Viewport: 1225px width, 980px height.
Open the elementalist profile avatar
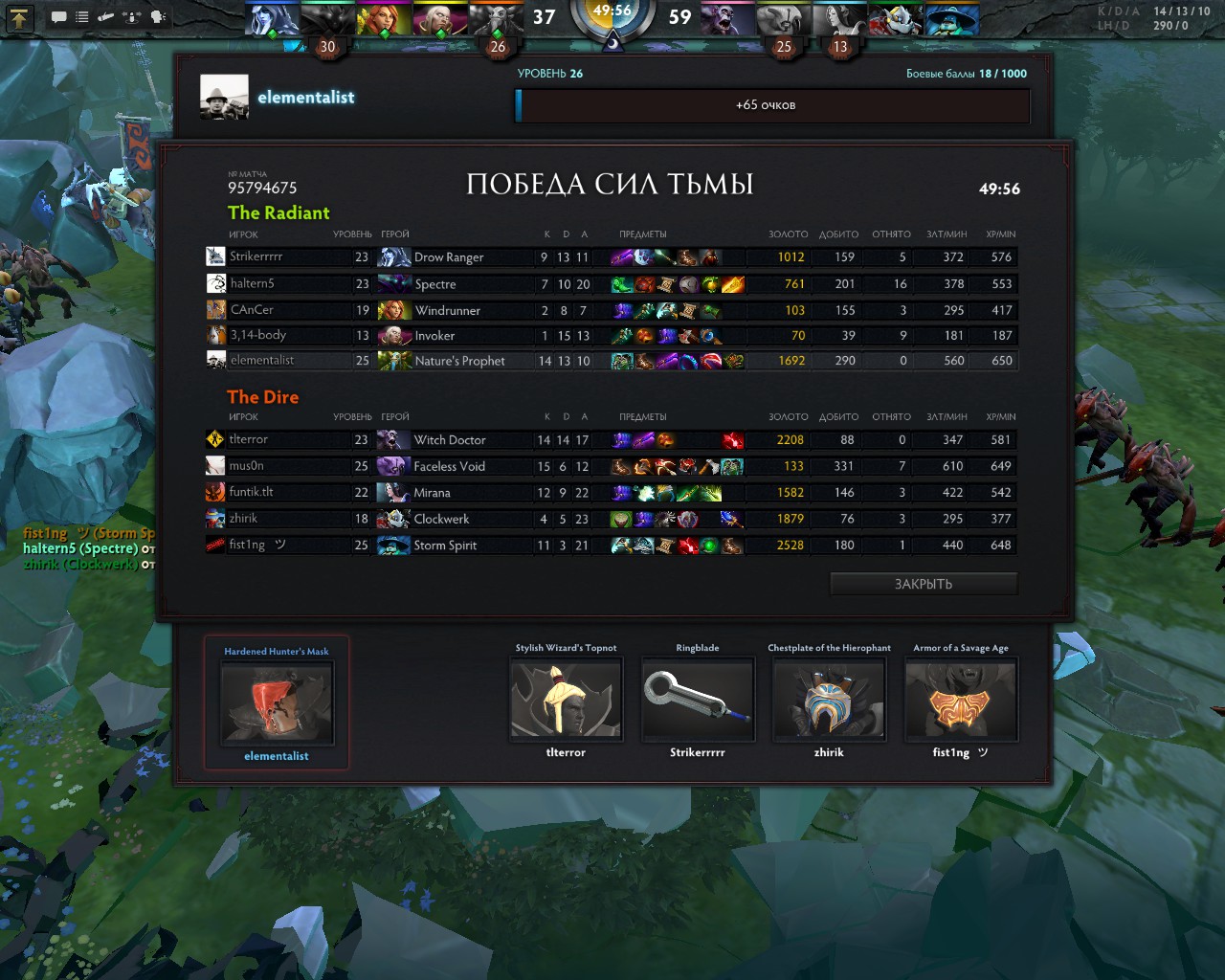pos(224,98)
